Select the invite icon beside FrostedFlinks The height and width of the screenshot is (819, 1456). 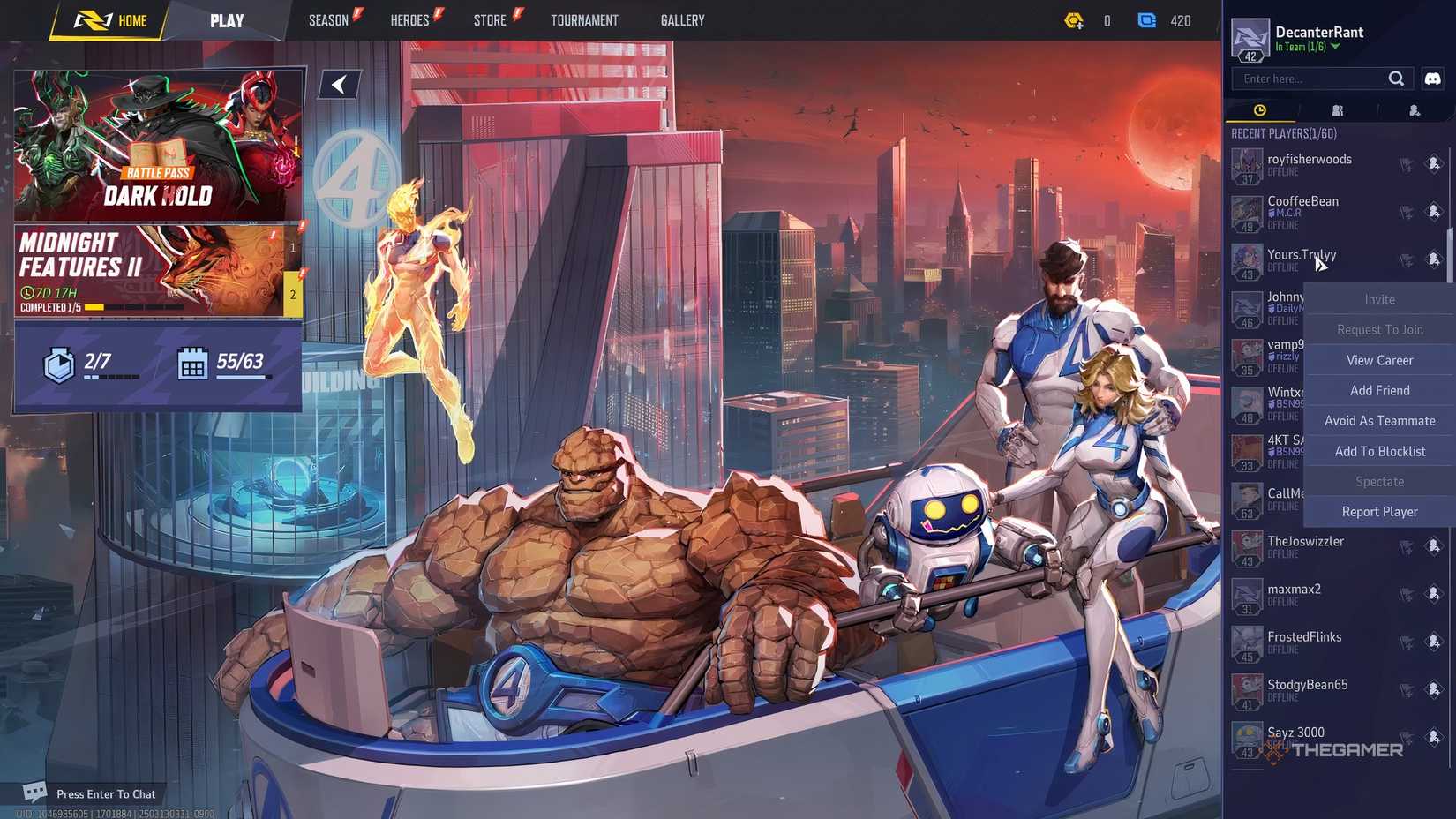[1407, 642]
